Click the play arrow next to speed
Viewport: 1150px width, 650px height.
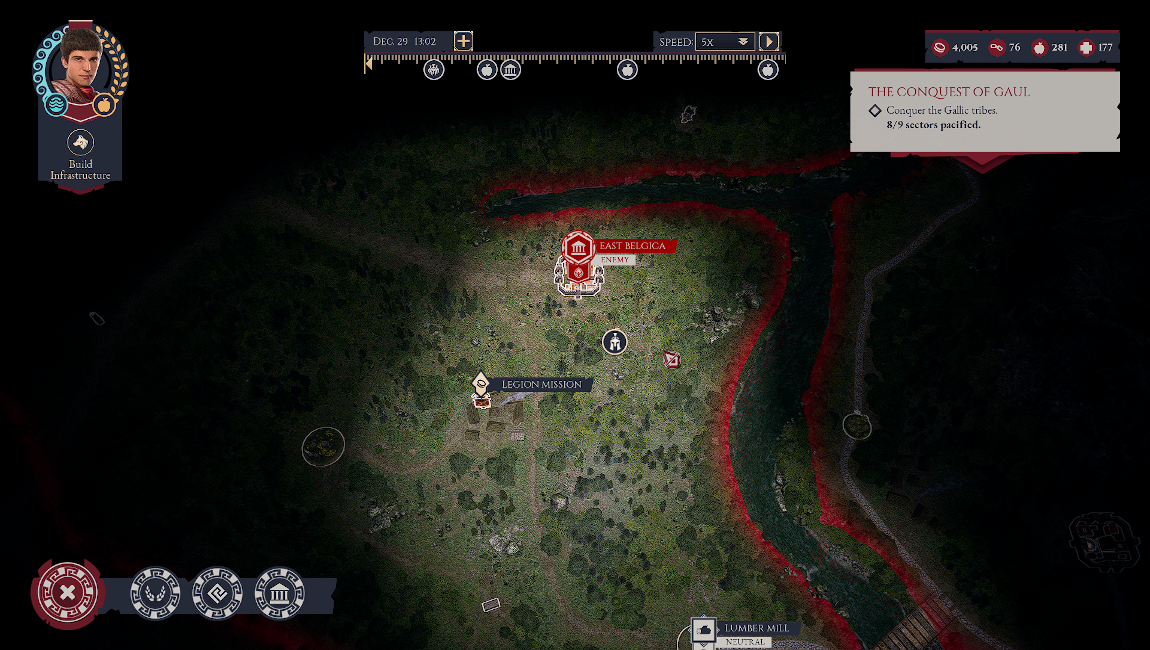tap(768, 42)
